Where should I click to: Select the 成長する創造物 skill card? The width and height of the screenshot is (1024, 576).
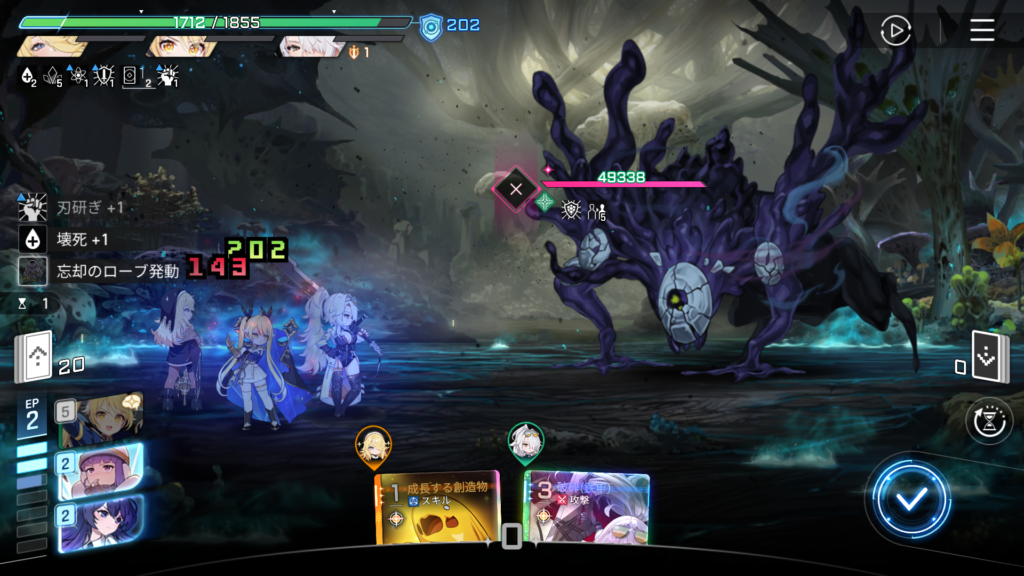pos(437,508)
